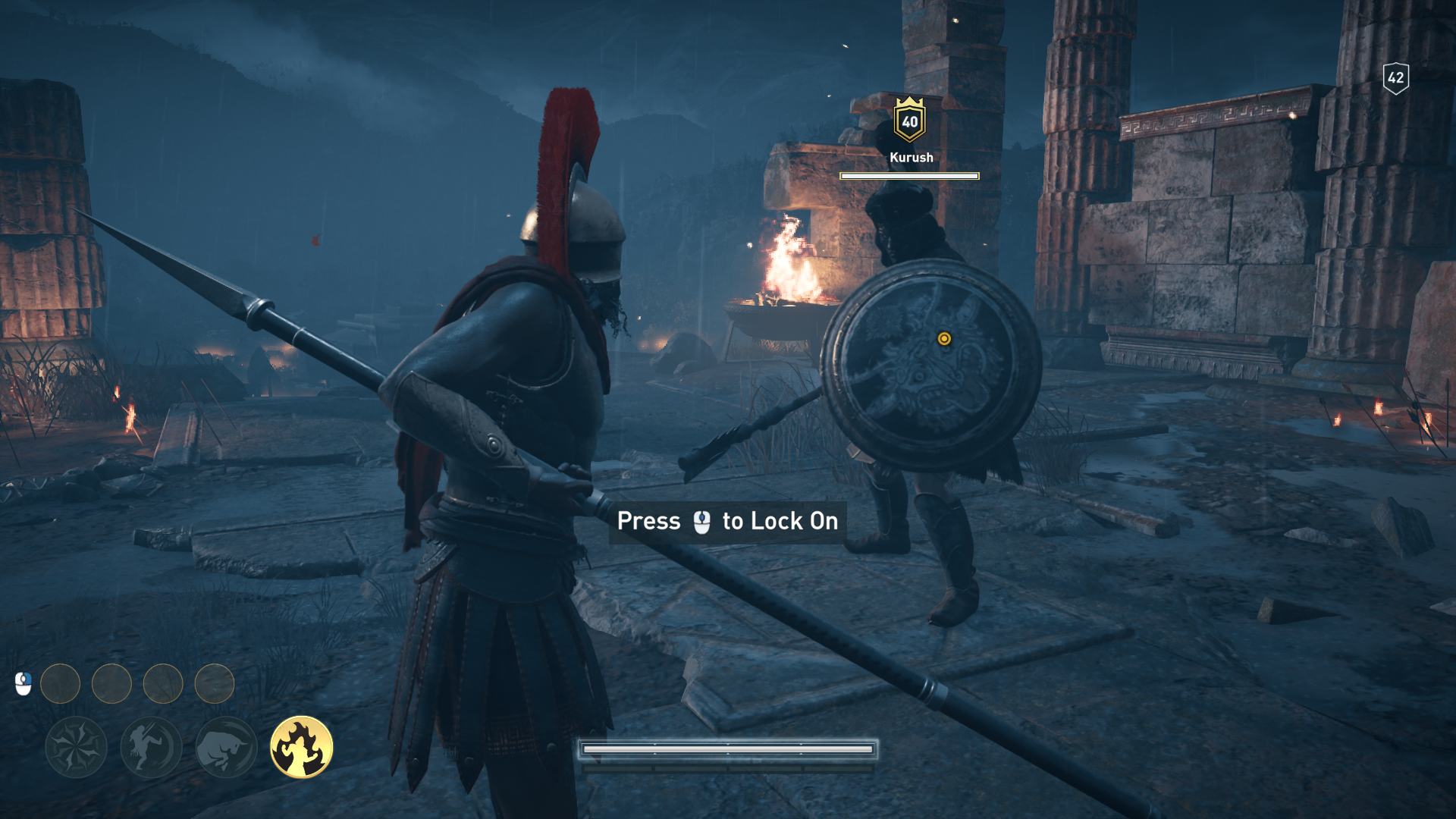Use the Sparta Kick ability icon

[151, 747]
